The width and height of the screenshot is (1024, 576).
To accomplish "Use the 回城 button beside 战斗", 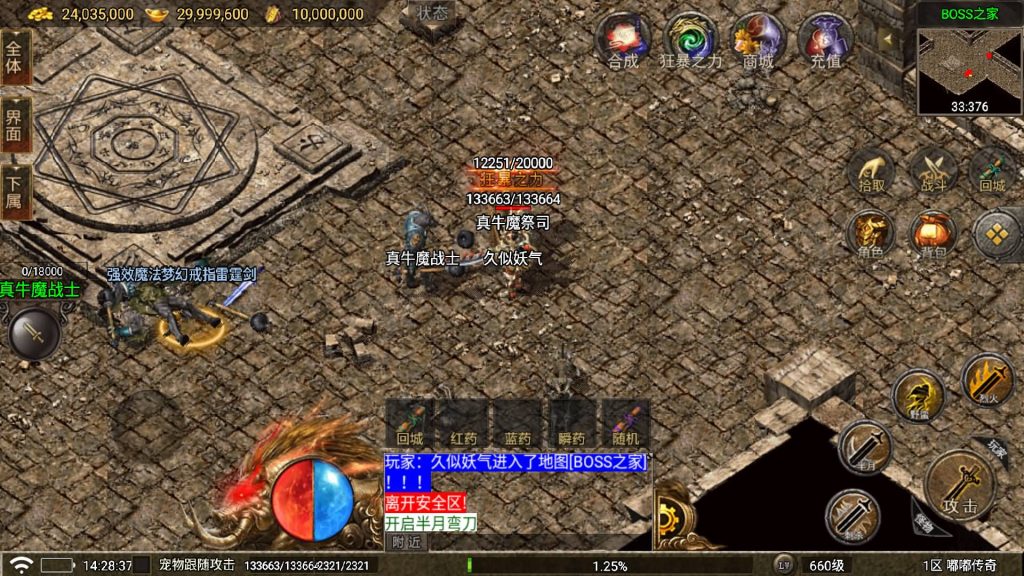I will tap(992, 171).
